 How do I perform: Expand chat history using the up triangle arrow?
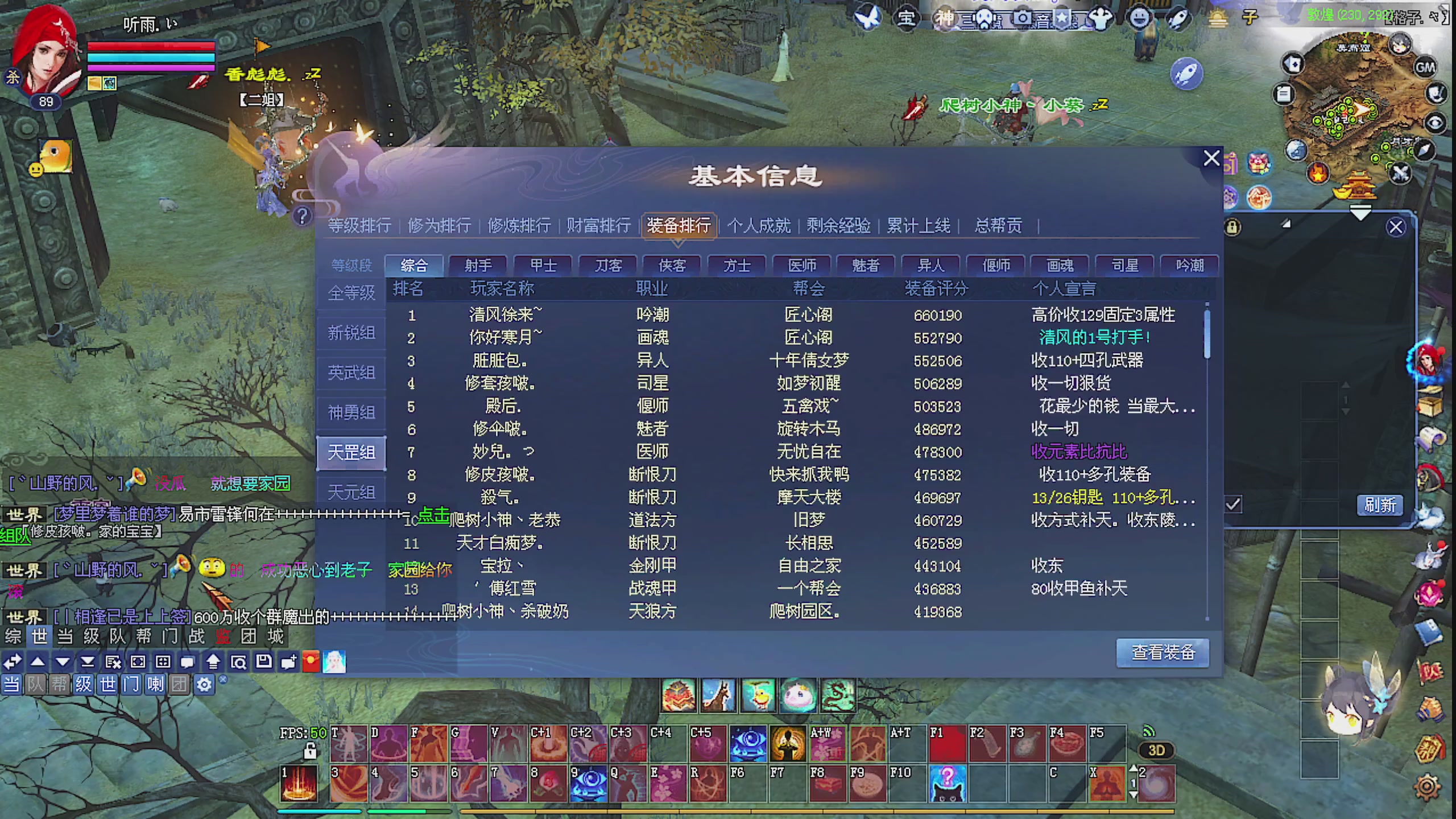click(36, 663)
